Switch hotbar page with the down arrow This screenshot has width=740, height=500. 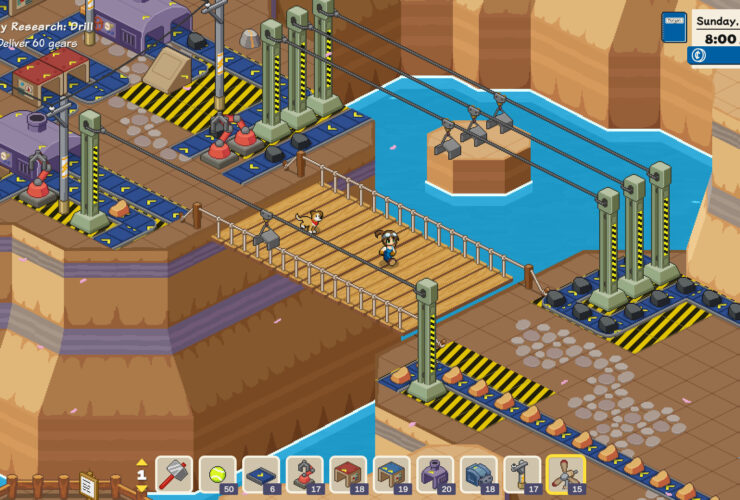(142, 489)
